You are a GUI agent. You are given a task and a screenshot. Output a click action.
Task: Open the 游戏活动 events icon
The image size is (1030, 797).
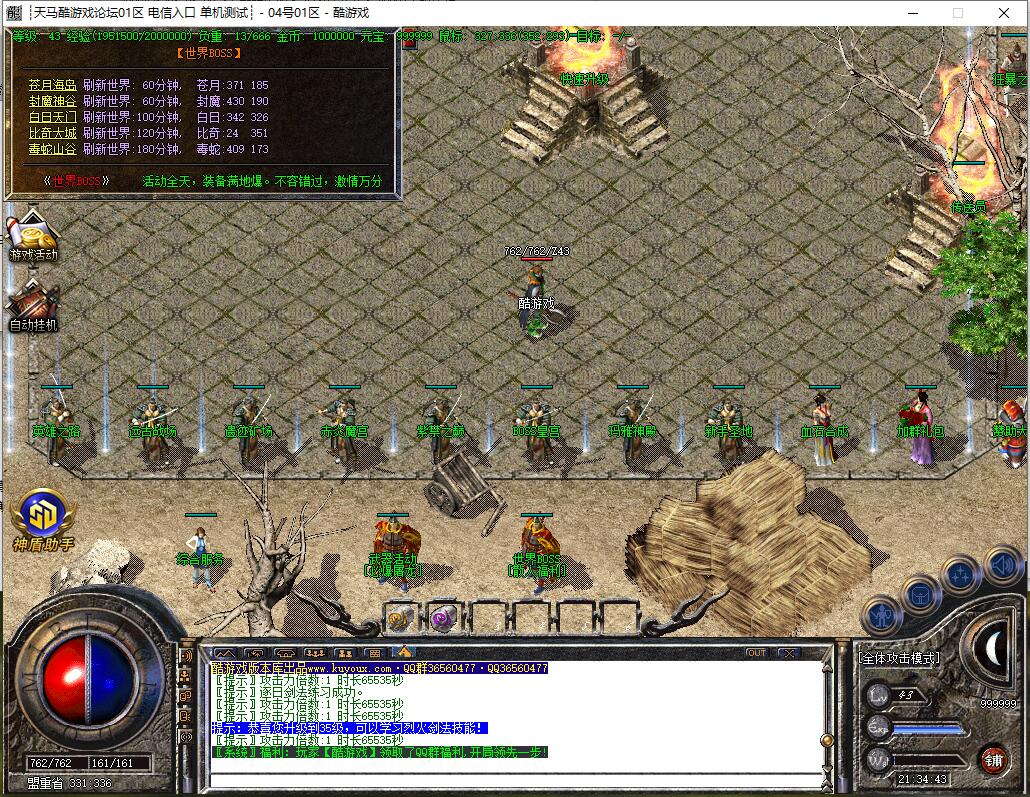click(x=34, y=237)
